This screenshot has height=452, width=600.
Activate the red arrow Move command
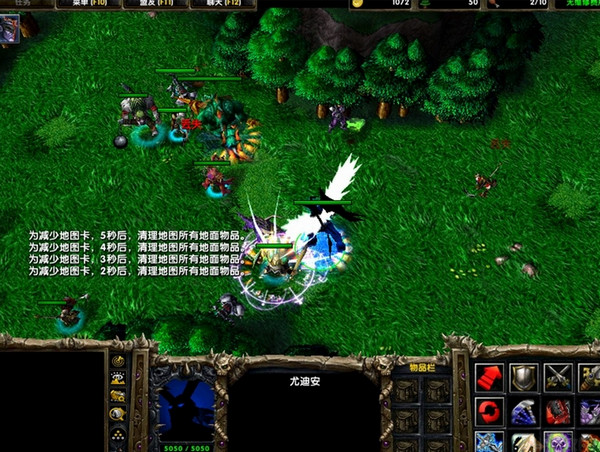(x=490, y=377)
